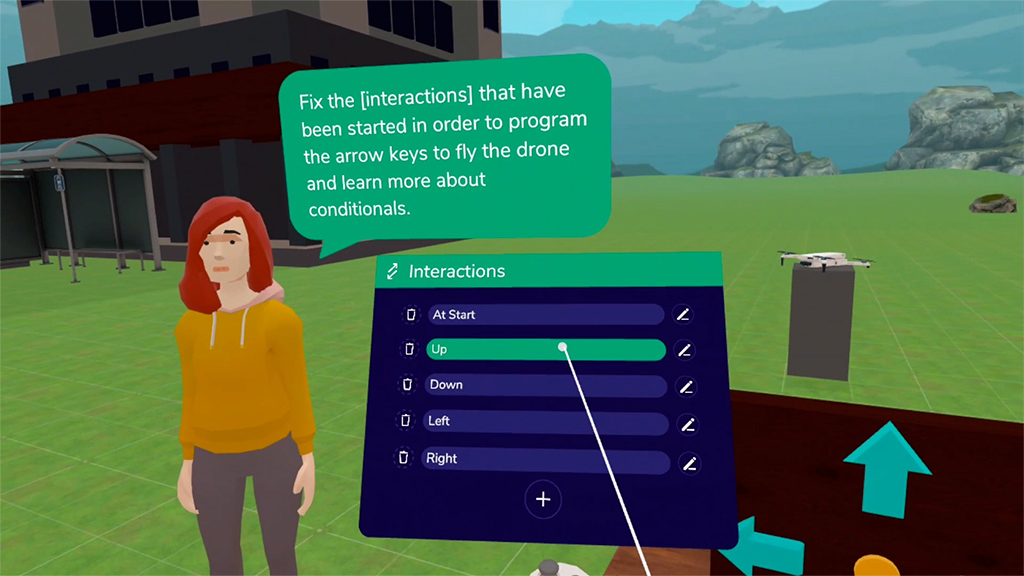Screen dimensions: 1024x576
Task: Edit the At Start interaction
Action: point(683,315)
